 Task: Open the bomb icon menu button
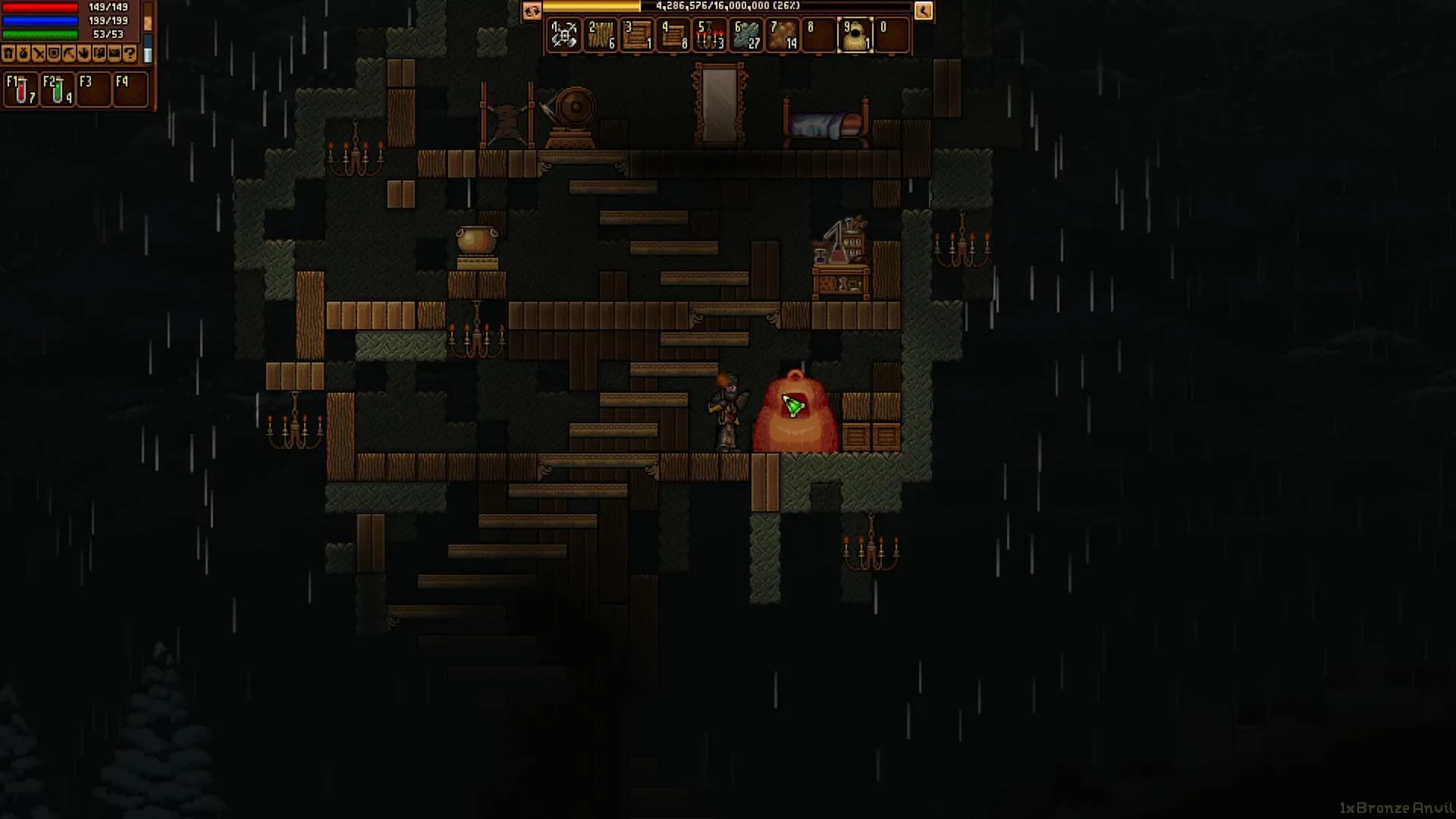click(24, 54)
